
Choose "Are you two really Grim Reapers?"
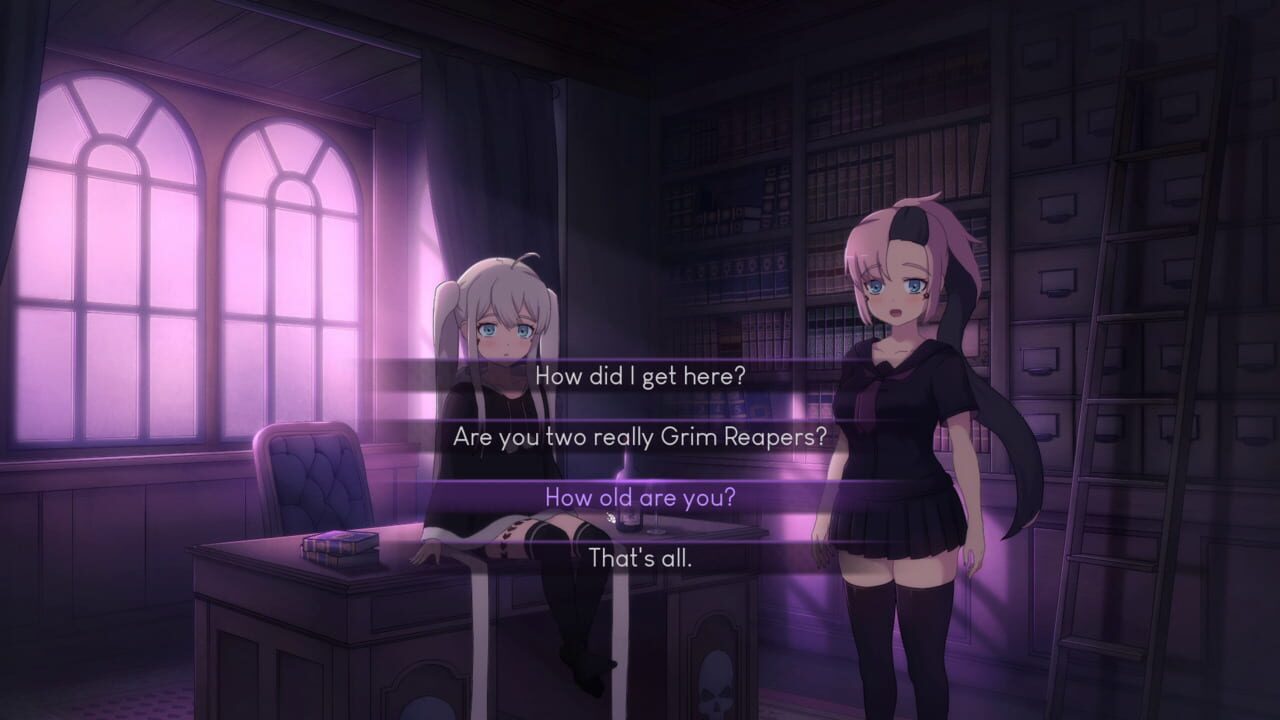[x=640, y=437]
